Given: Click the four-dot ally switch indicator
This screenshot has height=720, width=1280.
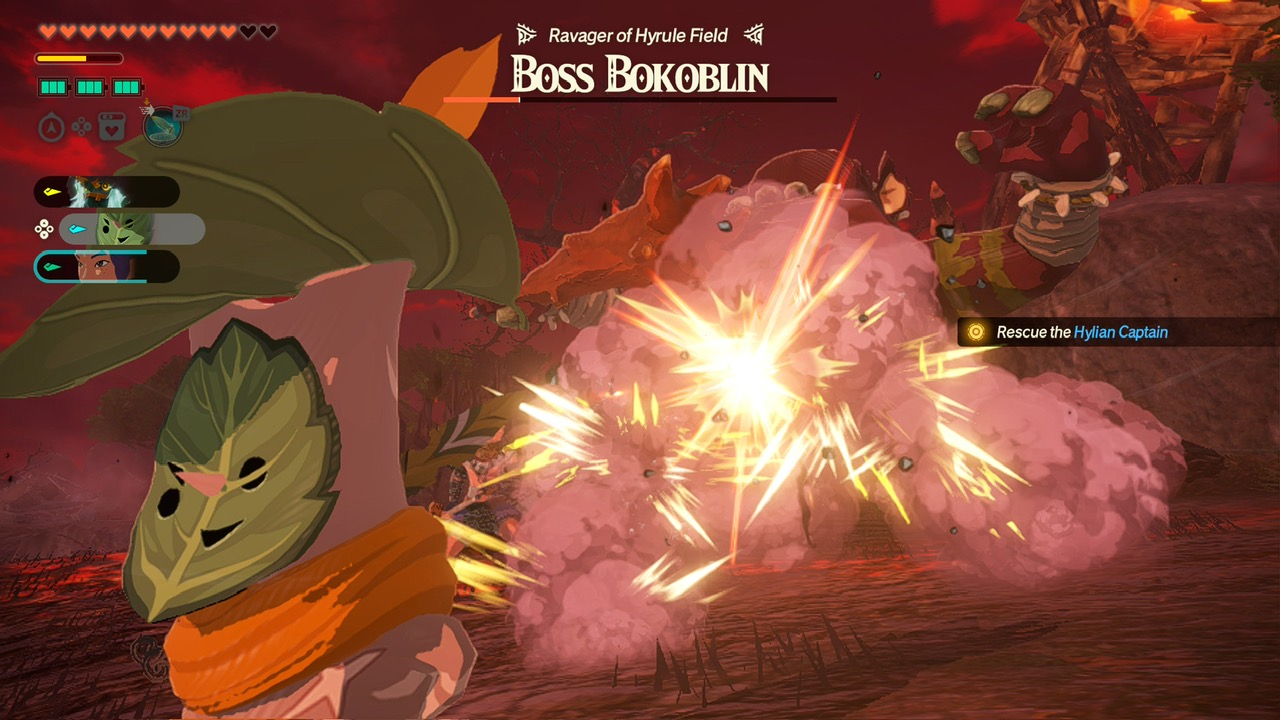Looking at the screenshot, I should [x=44, y=228].
